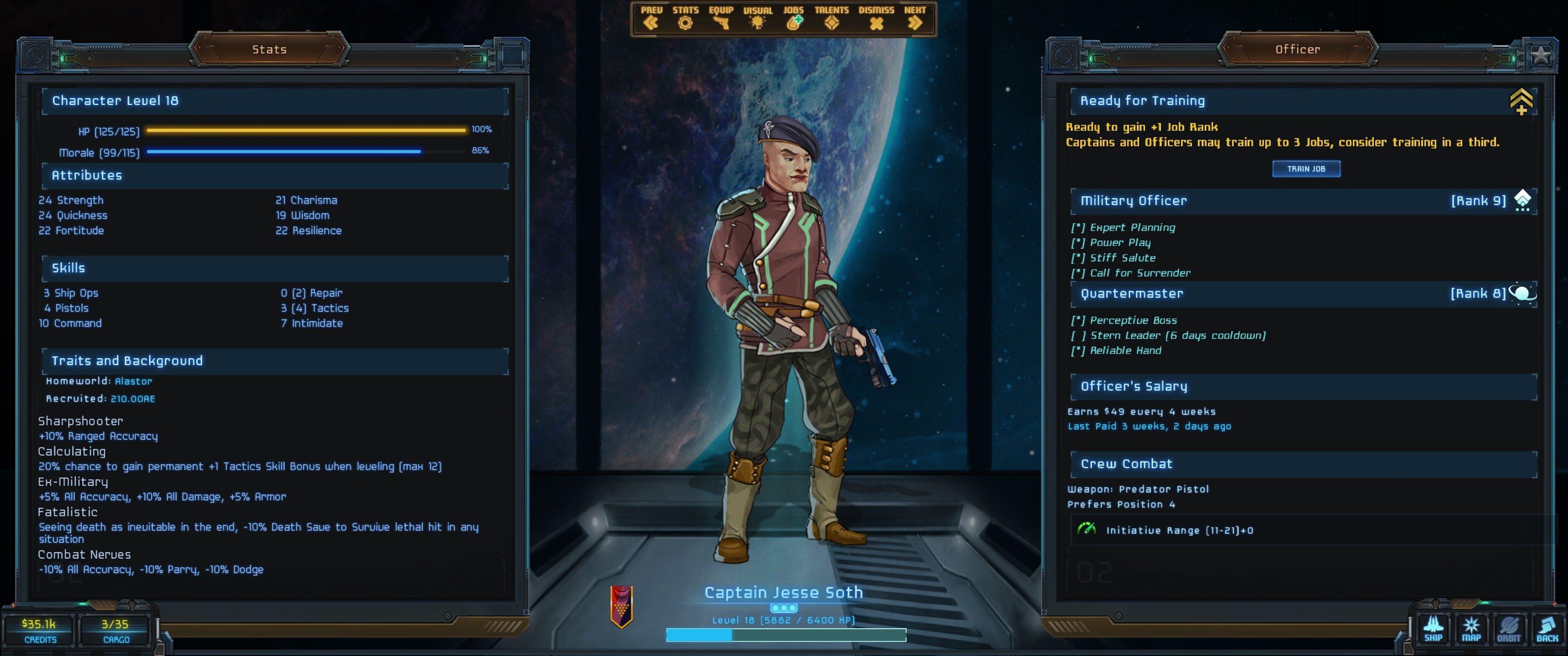
Task: Open the Ship screen
Action: tap(1433, 629)
